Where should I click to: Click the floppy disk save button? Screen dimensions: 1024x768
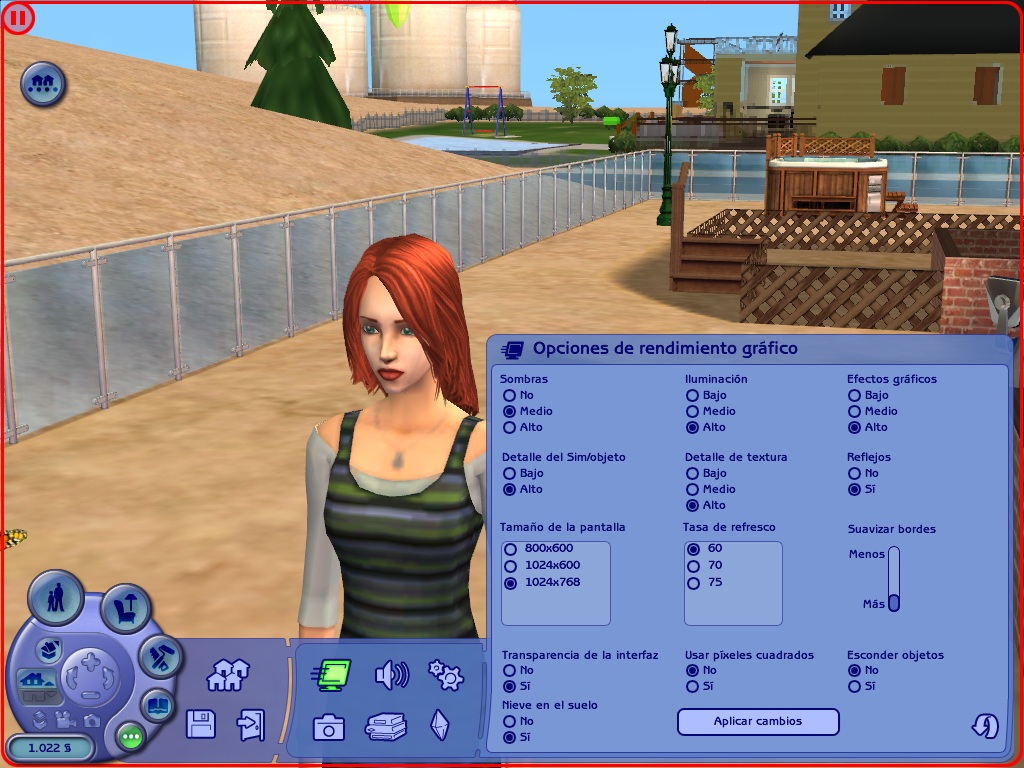point(201,724)
